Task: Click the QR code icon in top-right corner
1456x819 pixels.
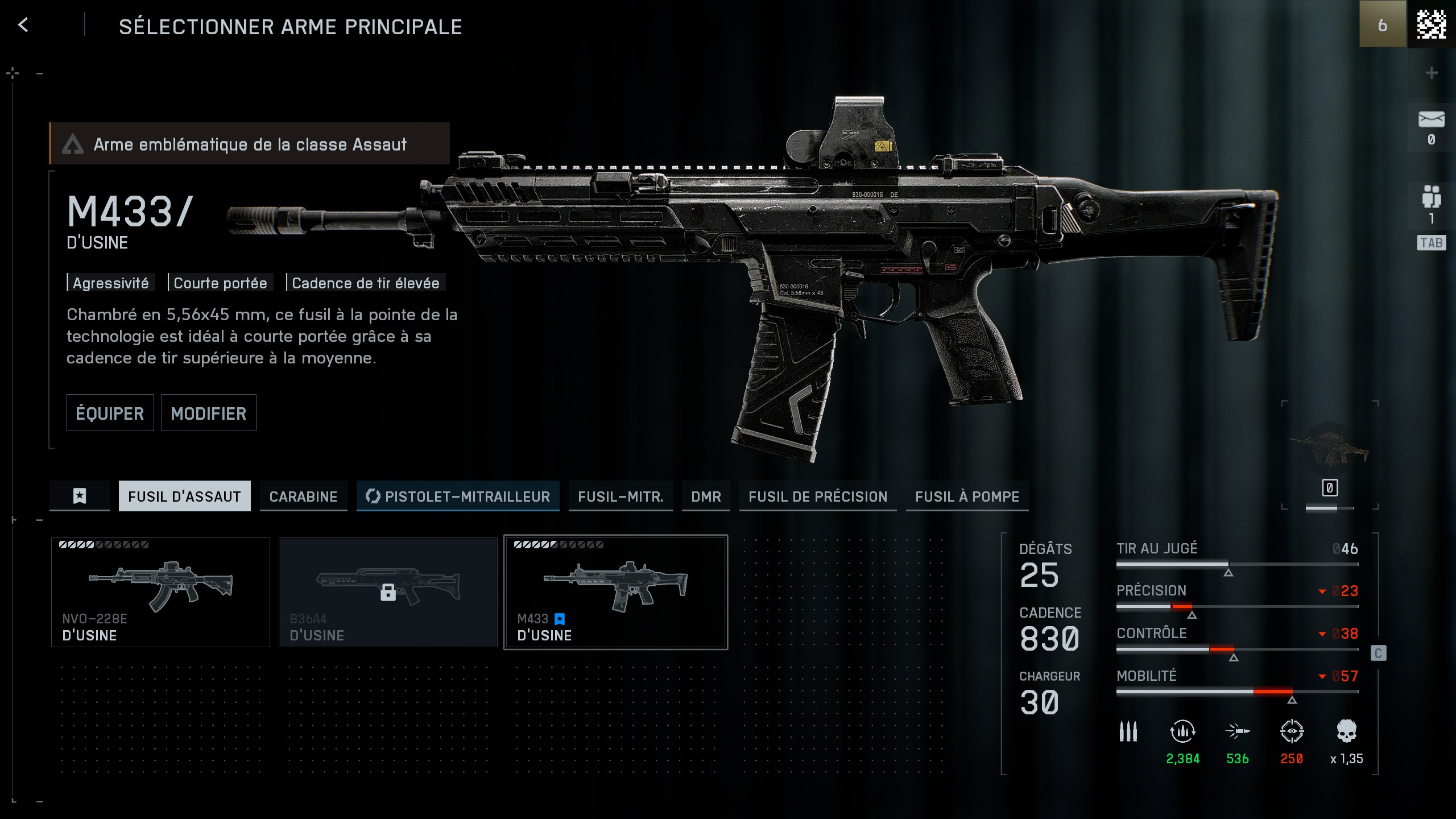Action: click(x=1432, y=24)
